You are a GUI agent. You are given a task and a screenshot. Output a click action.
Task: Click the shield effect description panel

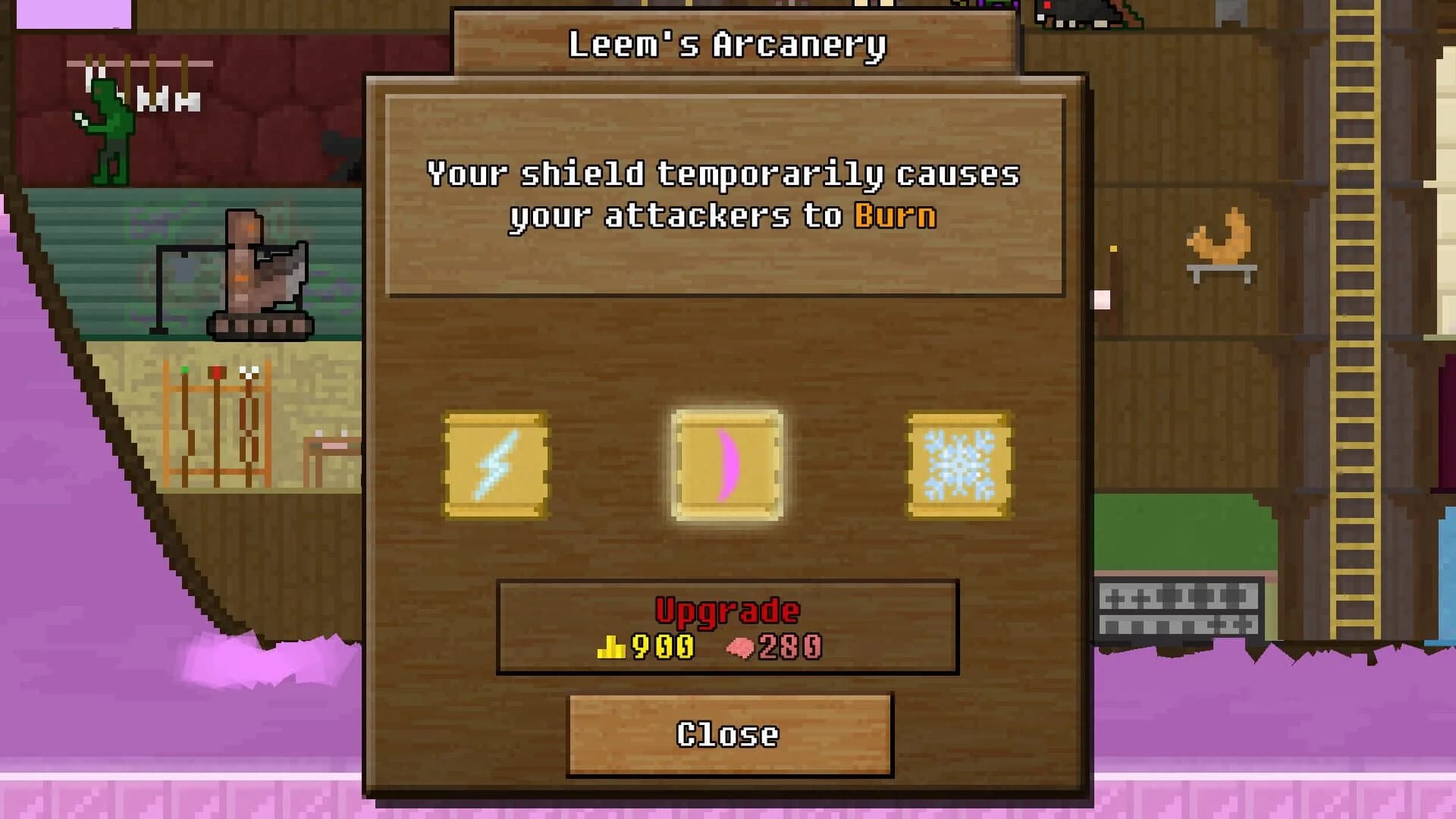726,193
